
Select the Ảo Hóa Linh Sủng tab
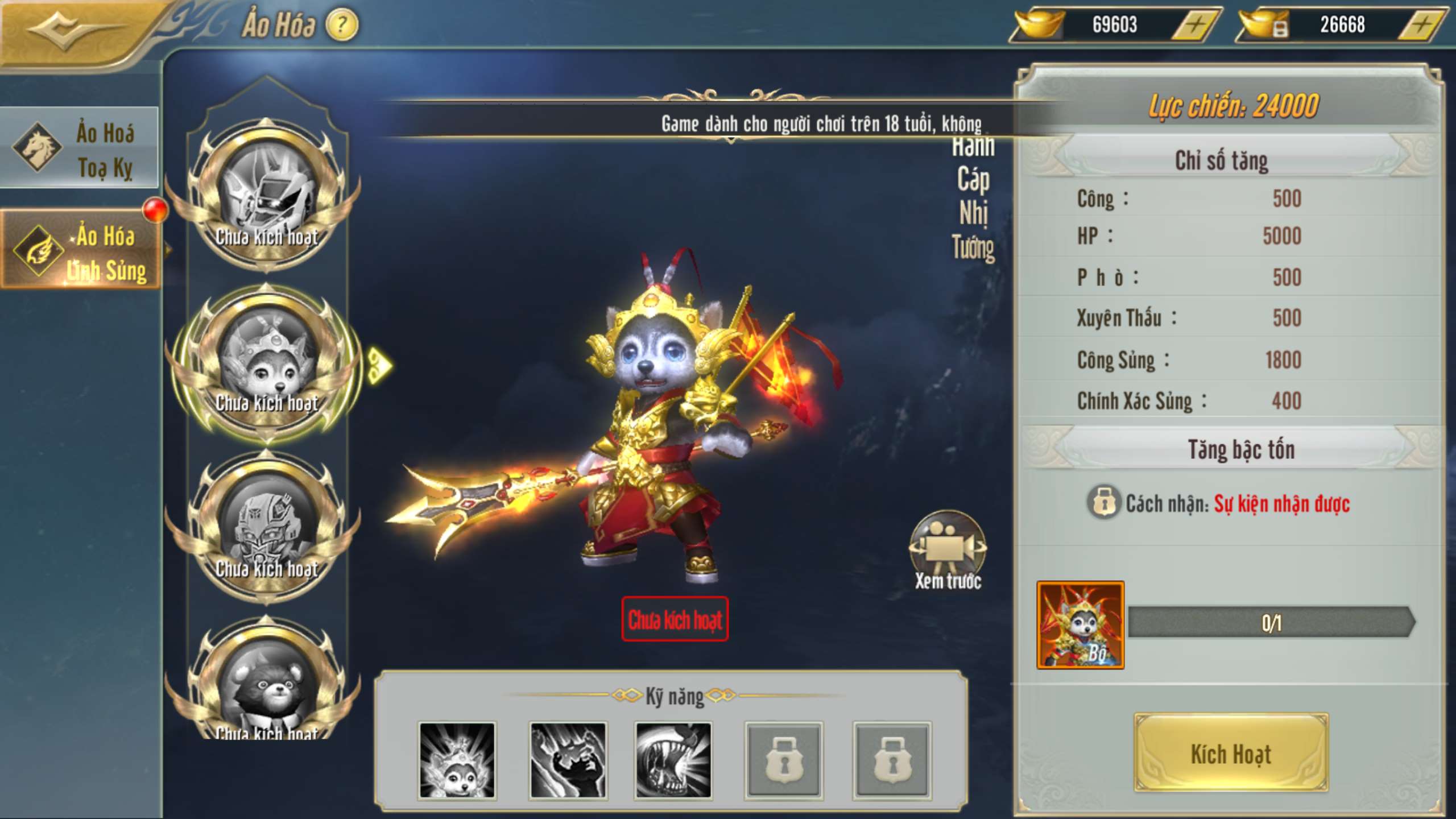[x=81, y=251]
